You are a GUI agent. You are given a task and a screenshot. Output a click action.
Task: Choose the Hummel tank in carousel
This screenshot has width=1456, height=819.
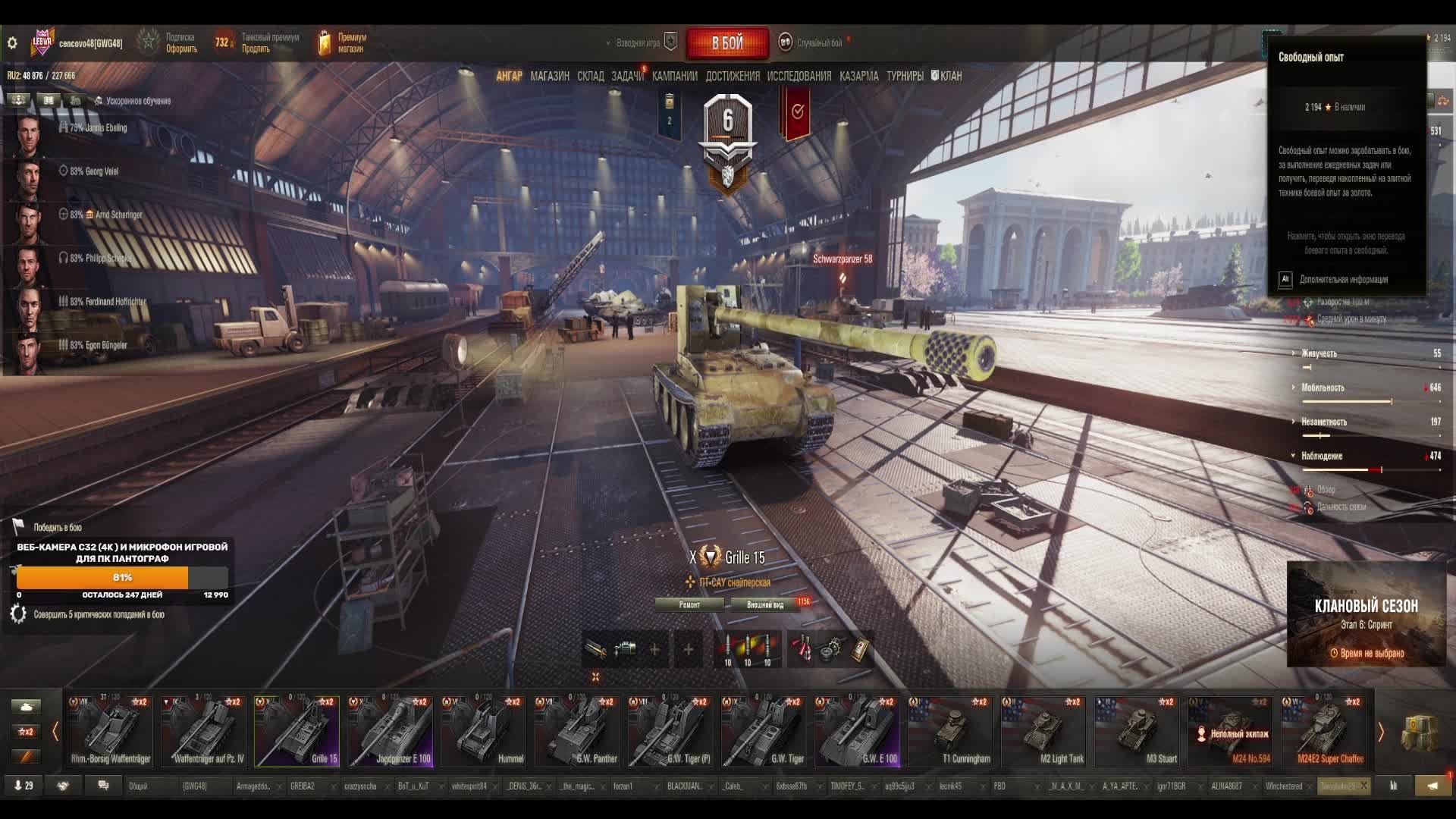pyautogui.click(x=484, y=731)
